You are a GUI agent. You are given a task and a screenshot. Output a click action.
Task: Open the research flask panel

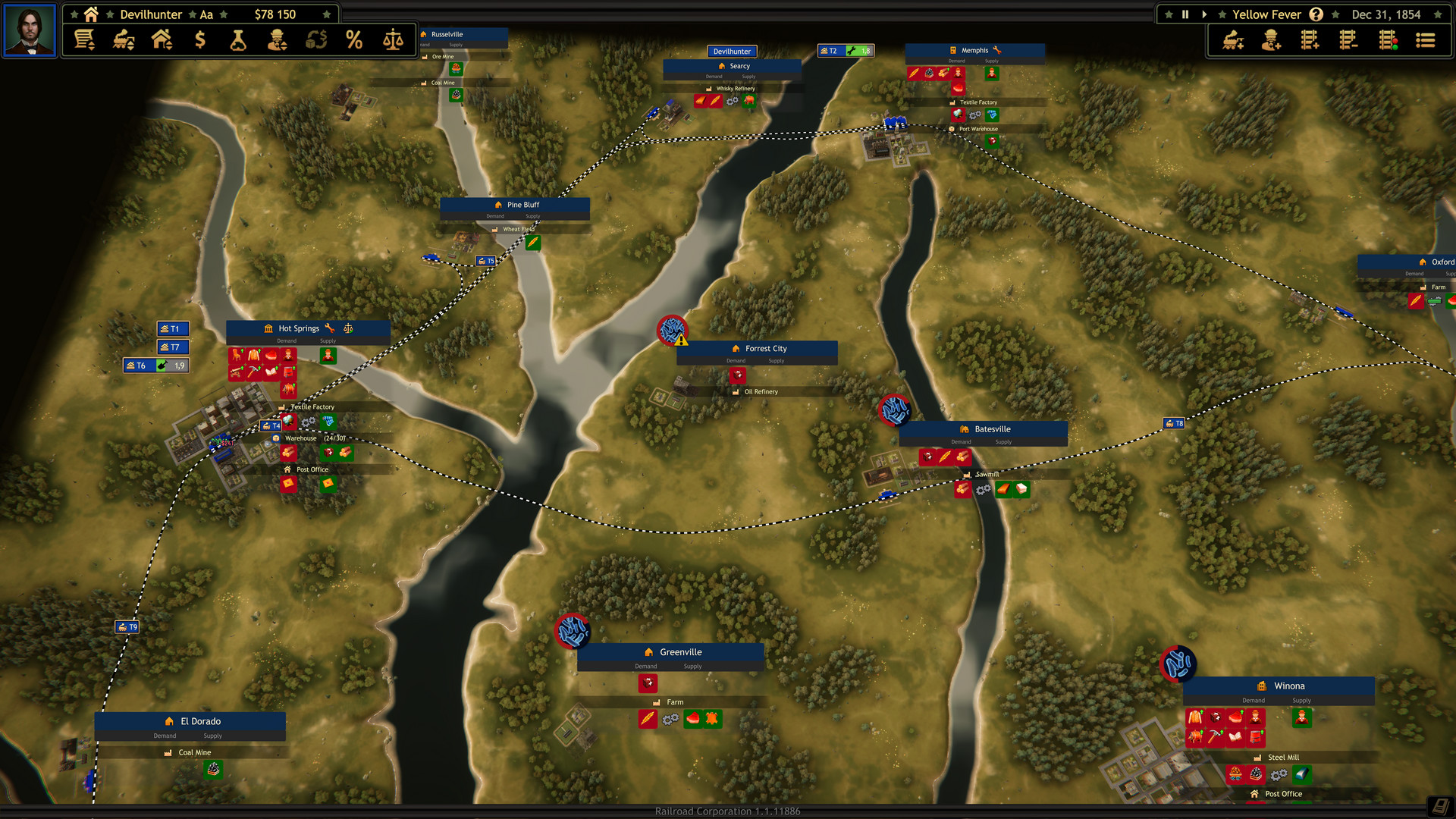coord(240,39)
